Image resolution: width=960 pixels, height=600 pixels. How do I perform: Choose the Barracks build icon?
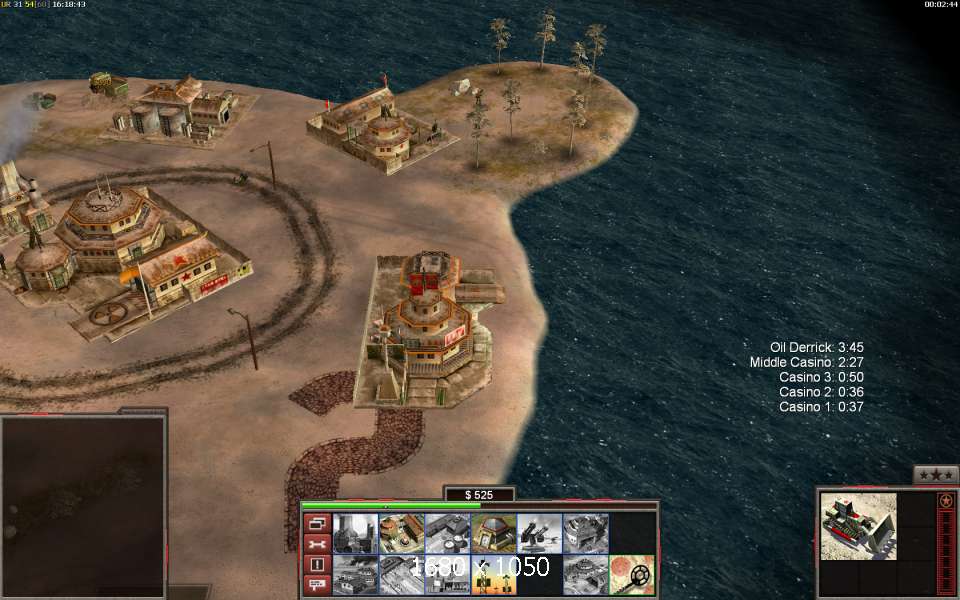tap(401, 533)
